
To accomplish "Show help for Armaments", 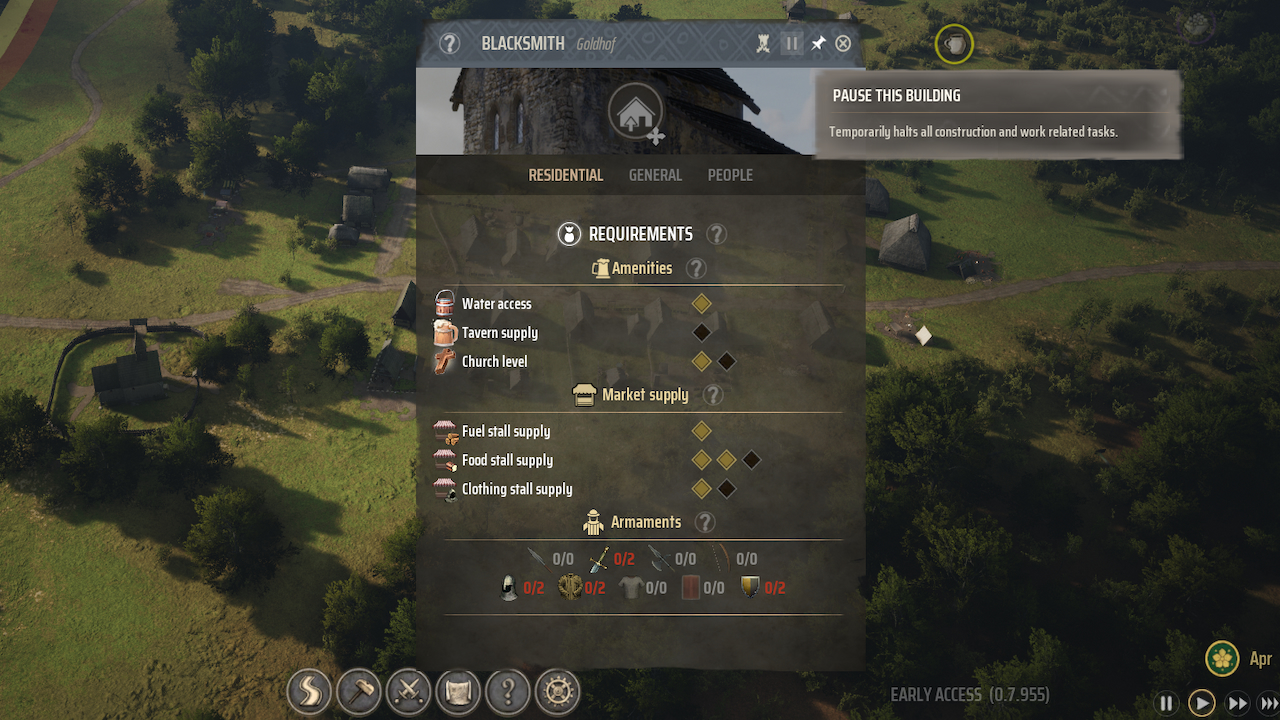I will 705,522.
